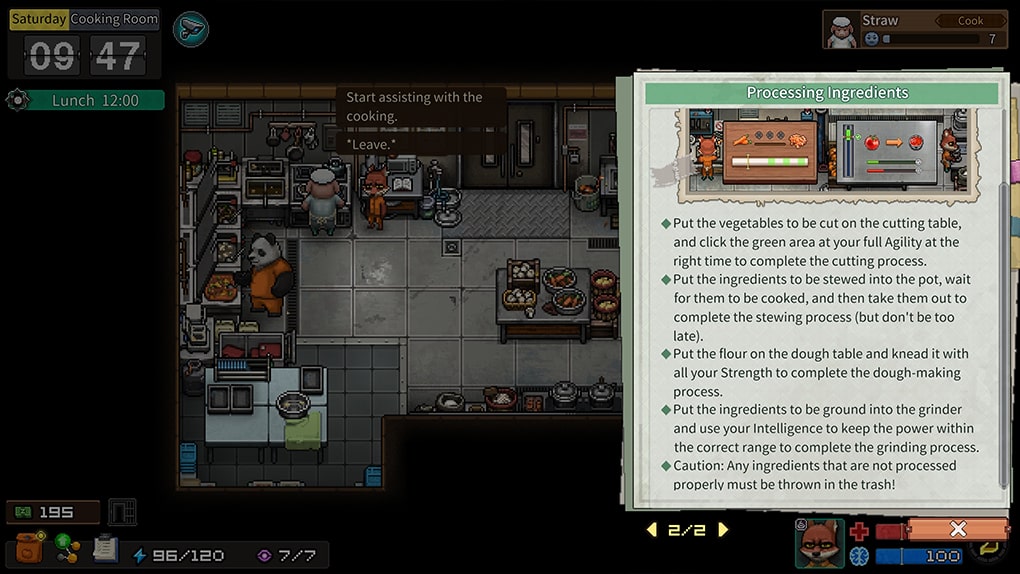Open the clipboard task list icon
The image size is (1020, 574).
pyautogui.click(x=105, y=547)
